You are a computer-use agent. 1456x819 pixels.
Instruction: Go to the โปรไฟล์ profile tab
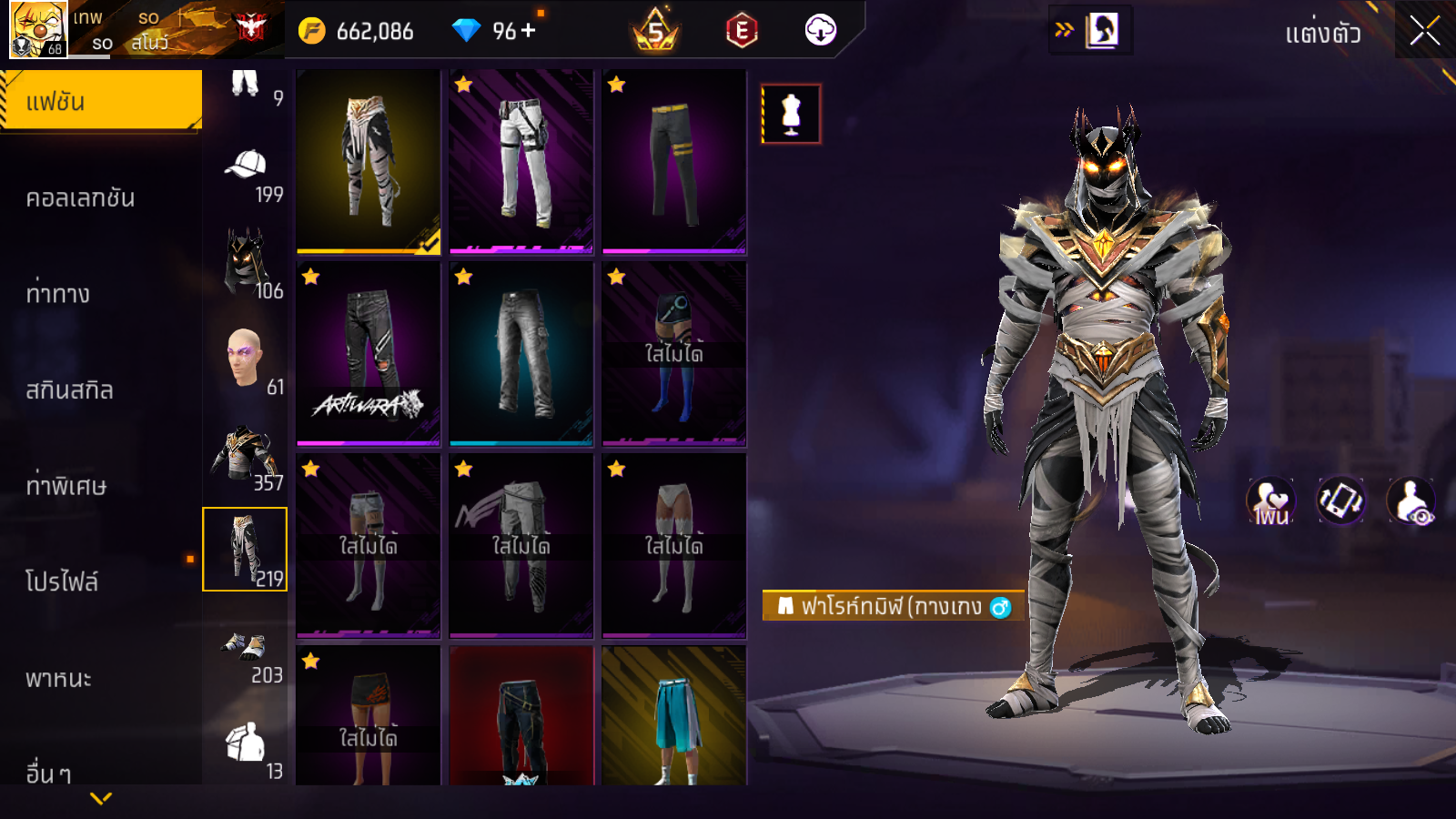(x=62, y=581)
